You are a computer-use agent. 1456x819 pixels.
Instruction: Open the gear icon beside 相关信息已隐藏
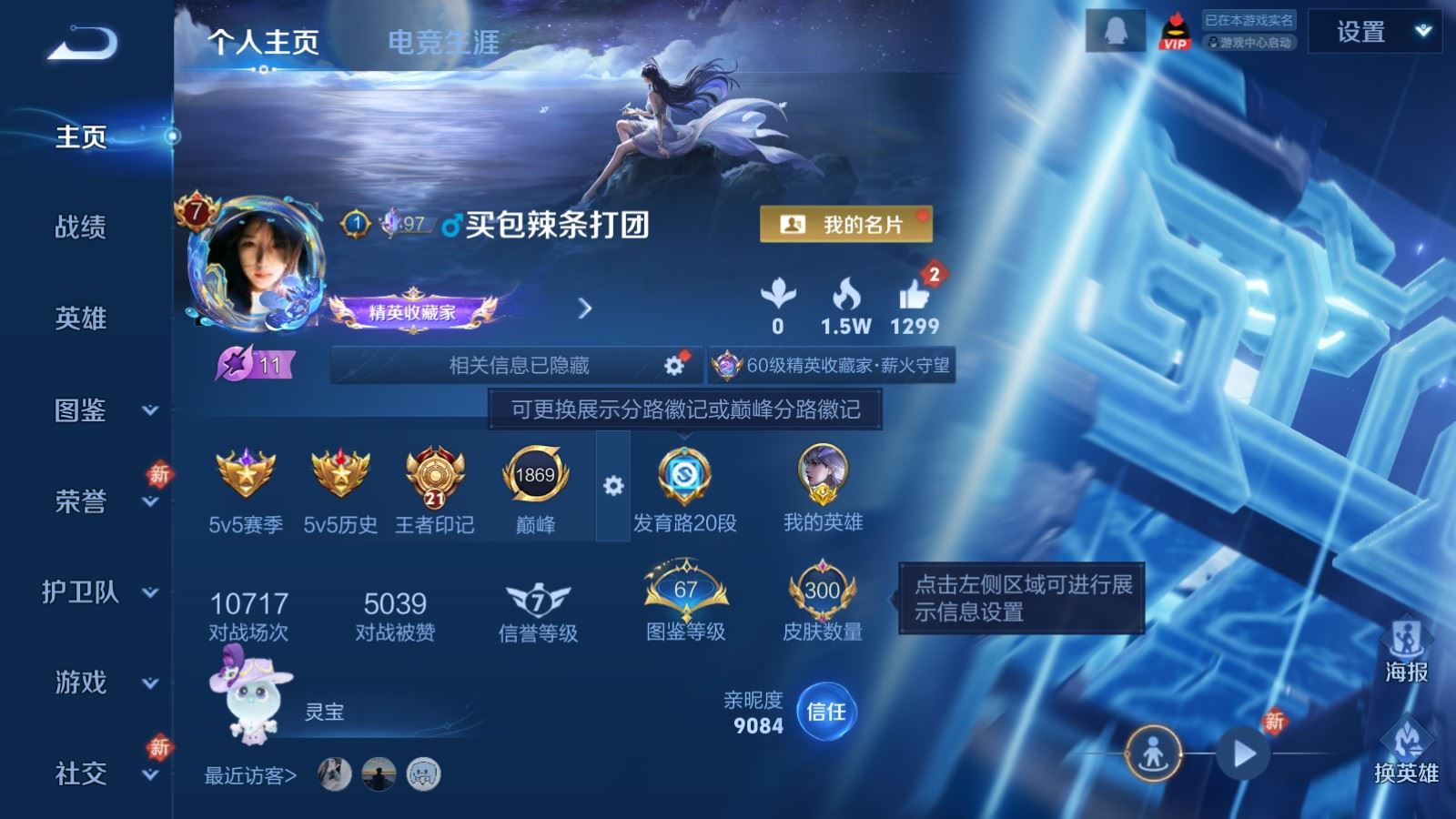[672, 364]
